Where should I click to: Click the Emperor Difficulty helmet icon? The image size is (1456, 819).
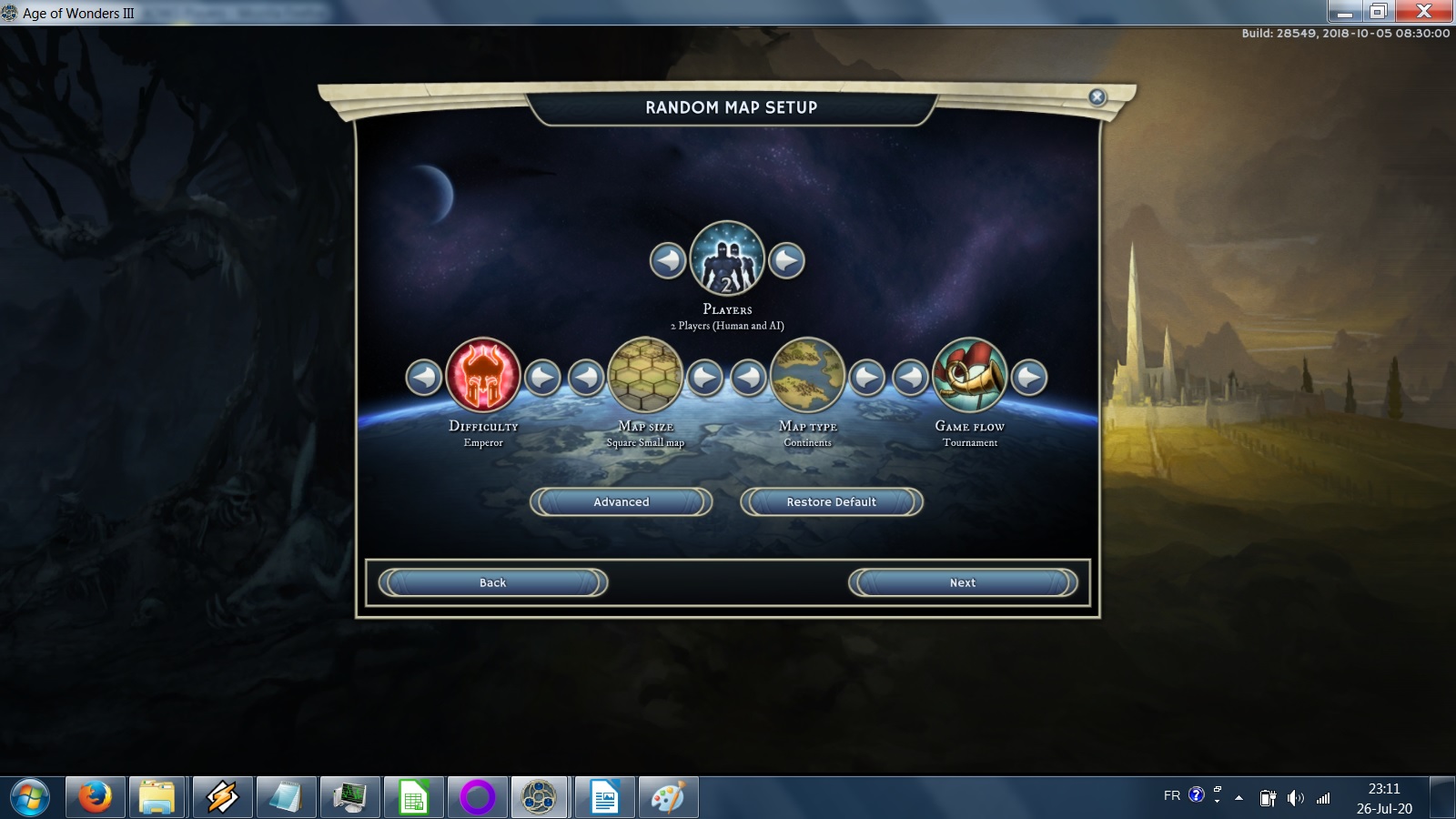(x=483, y=375)
